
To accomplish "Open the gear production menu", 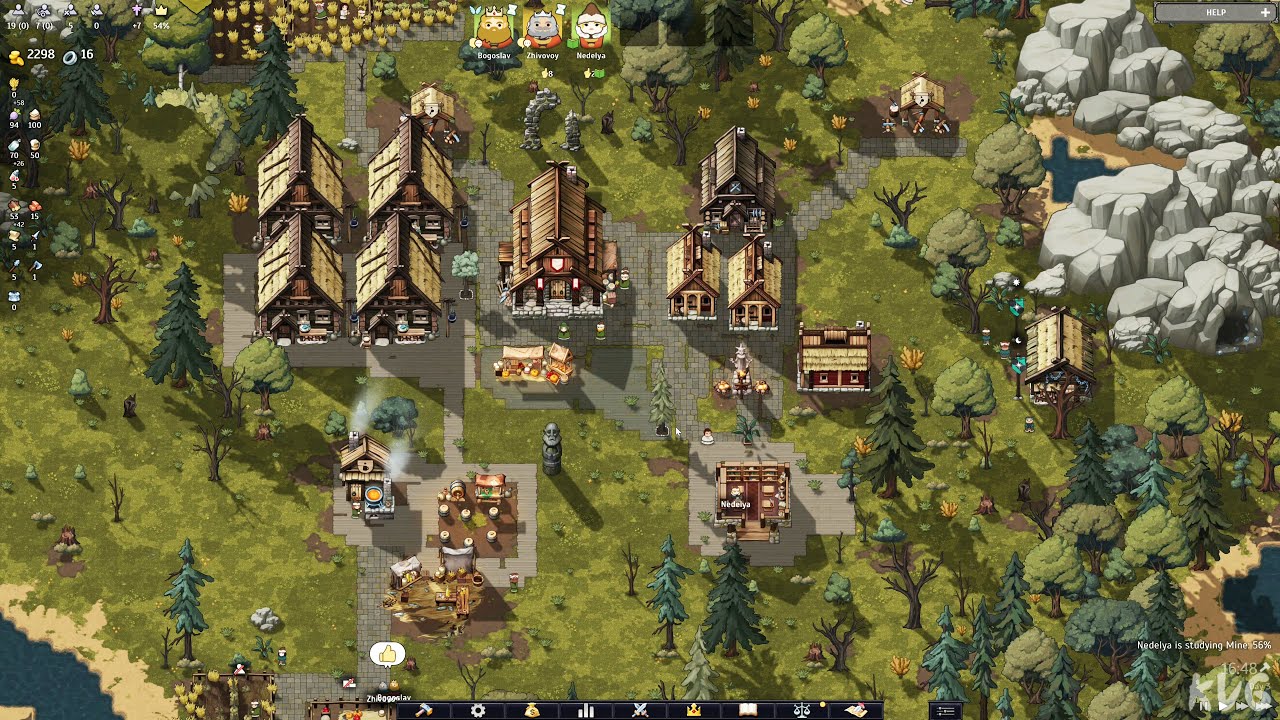I will tap(478, 710).
